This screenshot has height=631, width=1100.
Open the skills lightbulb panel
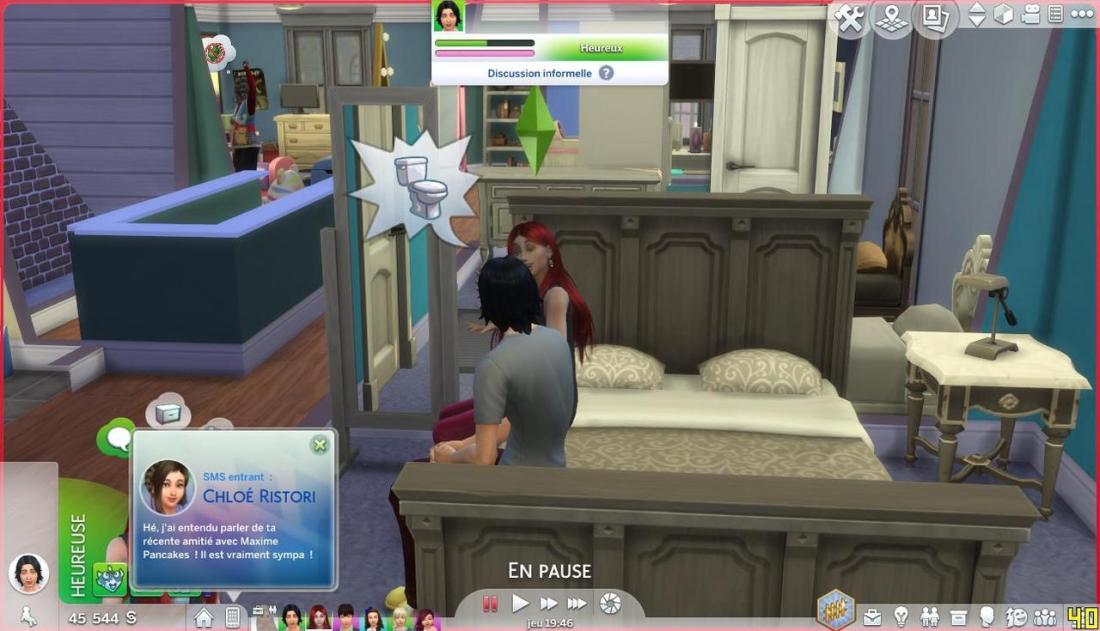click(901, 617)
